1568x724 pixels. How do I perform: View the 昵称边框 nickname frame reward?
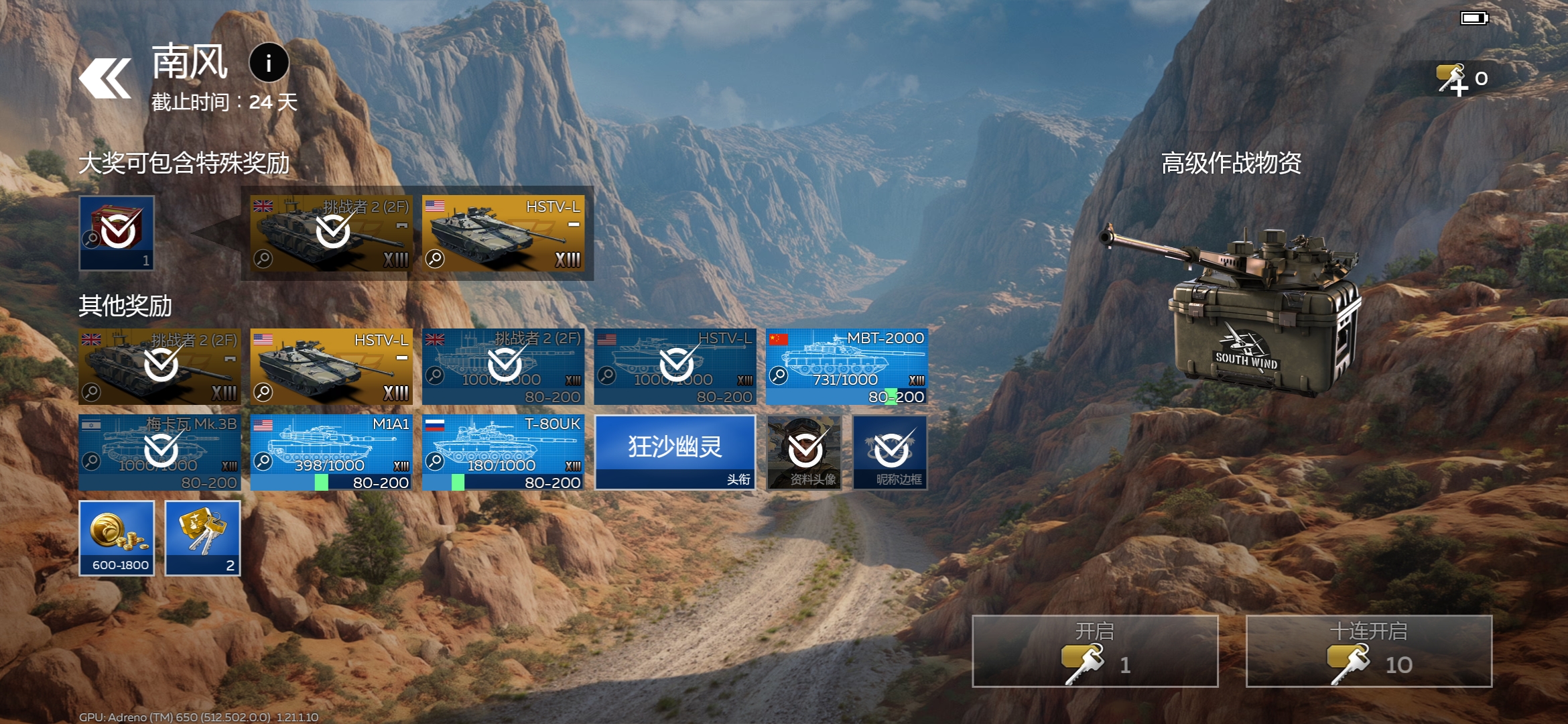[x=891, y=452]
